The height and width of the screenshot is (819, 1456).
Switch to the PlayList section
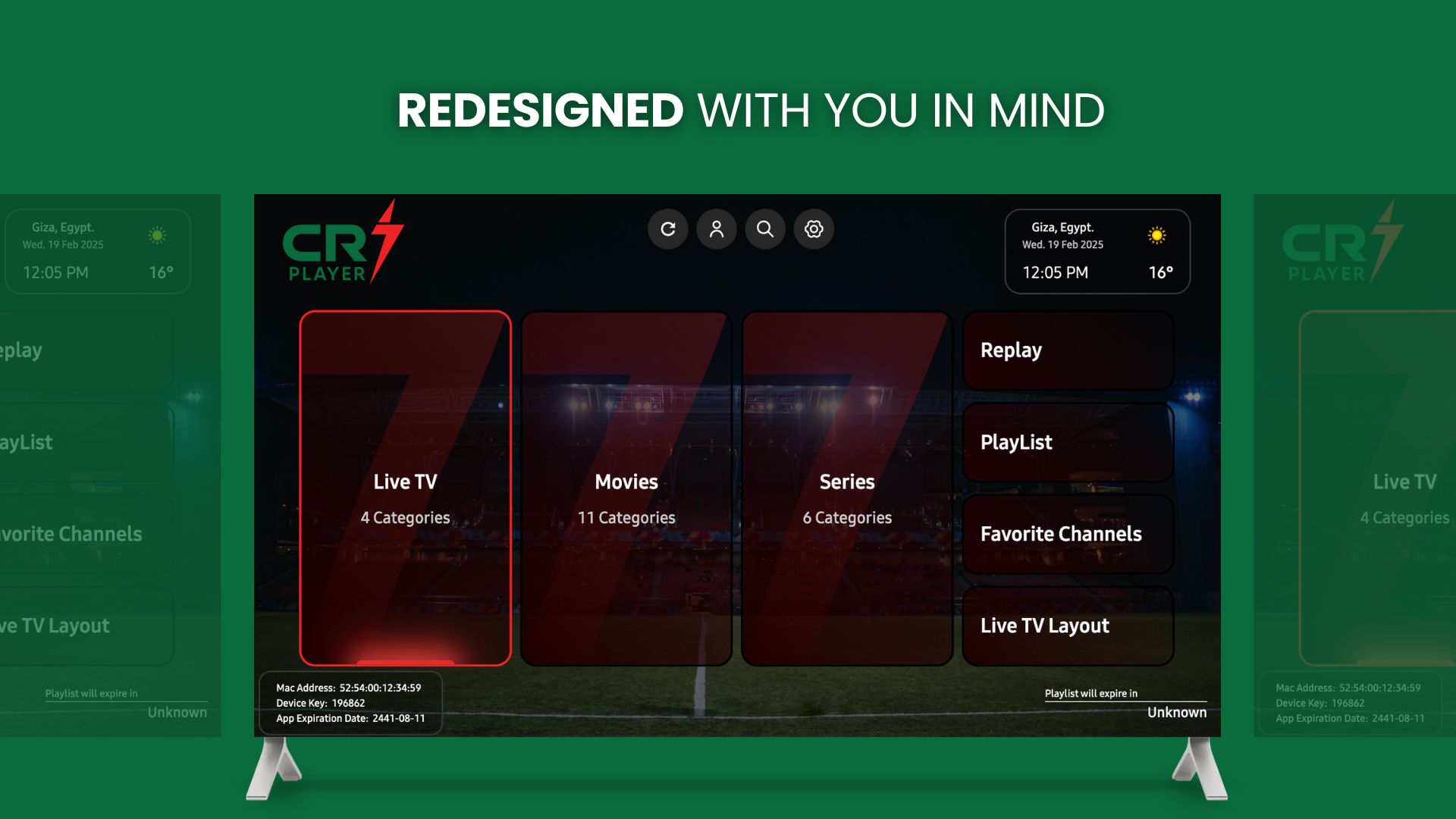click(1068, 442)
